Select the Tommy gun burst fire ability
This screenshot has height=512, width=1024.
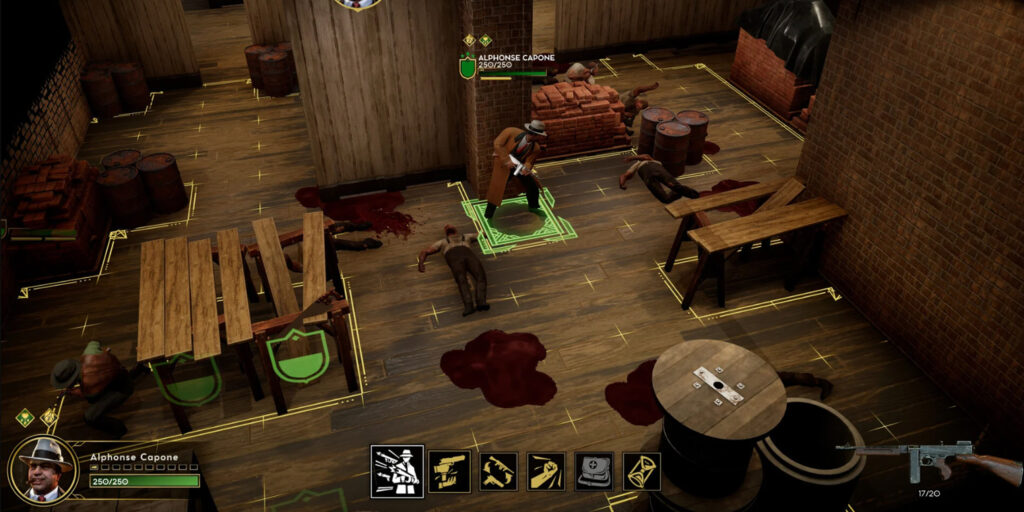[397, 471]
